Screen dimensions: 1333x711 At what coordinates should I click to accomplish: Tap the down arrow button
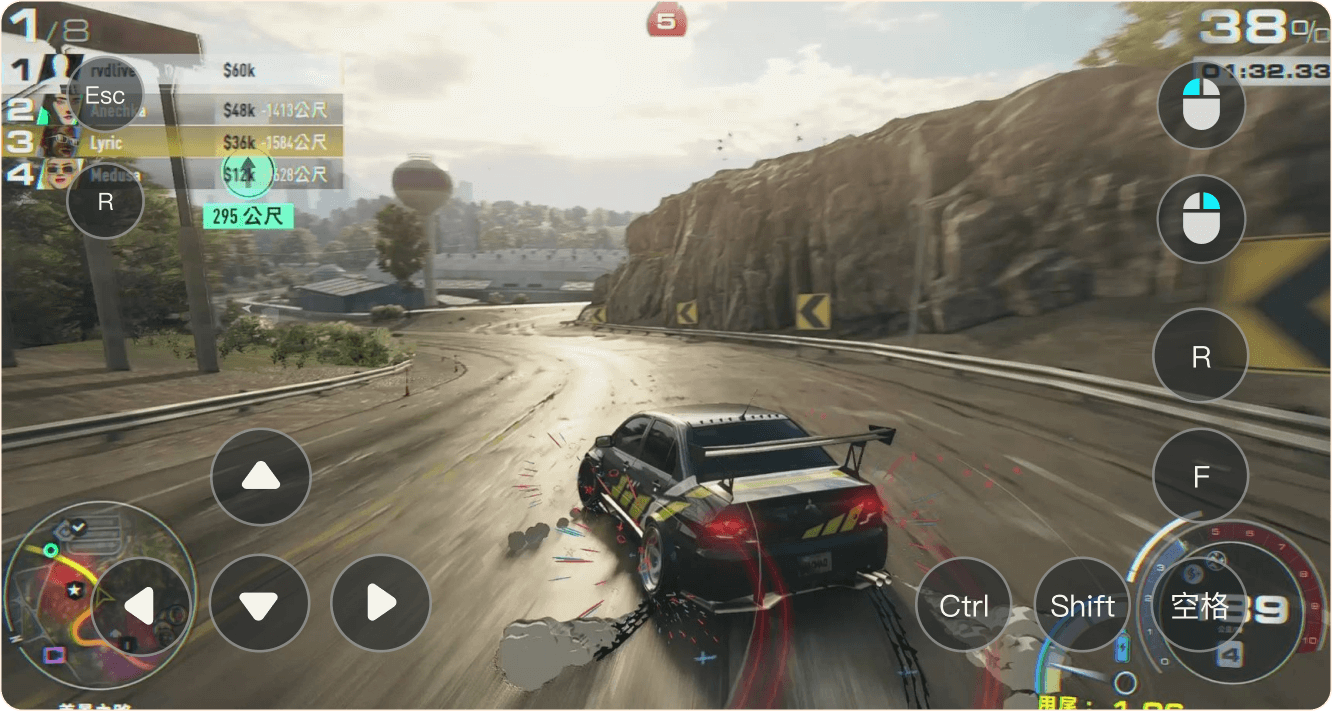[x=260, y=603]
